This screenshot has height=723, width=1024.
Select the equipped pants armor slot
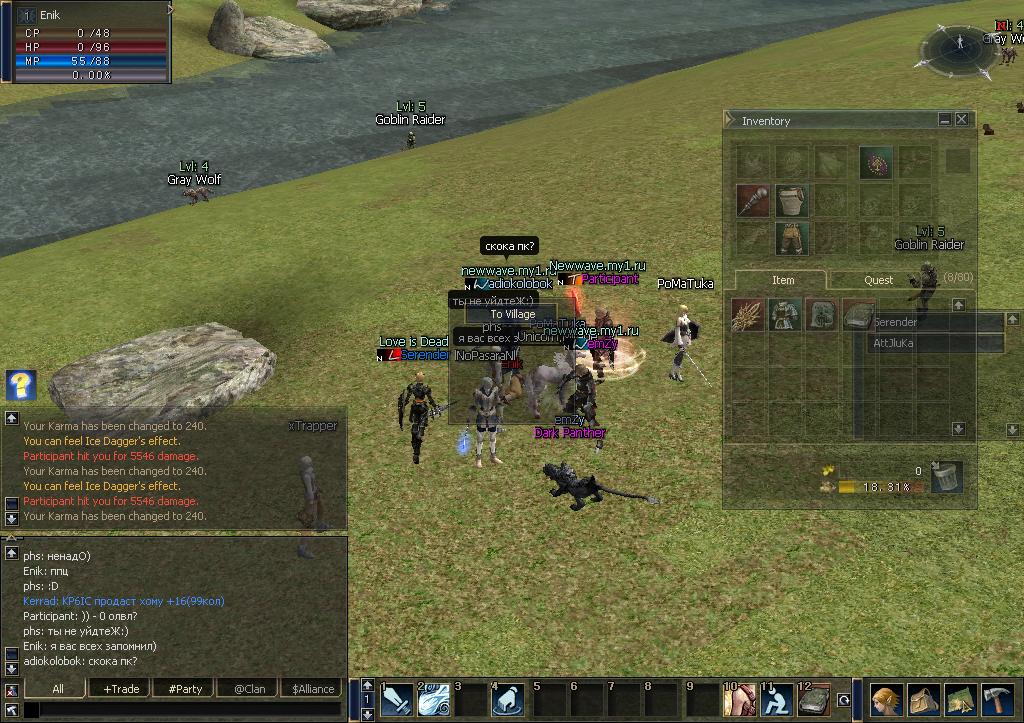791,238
